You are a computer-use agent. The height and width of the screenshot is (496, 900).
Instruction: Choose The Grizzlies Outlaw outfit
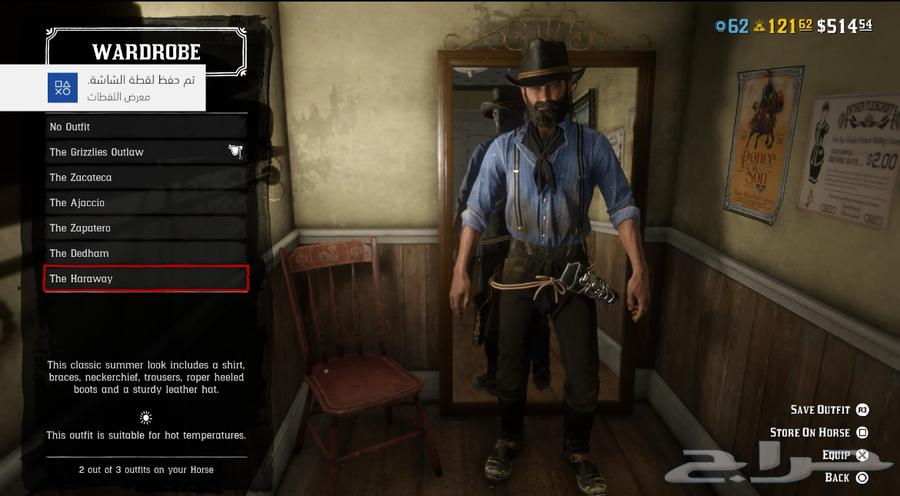point(146,152)
